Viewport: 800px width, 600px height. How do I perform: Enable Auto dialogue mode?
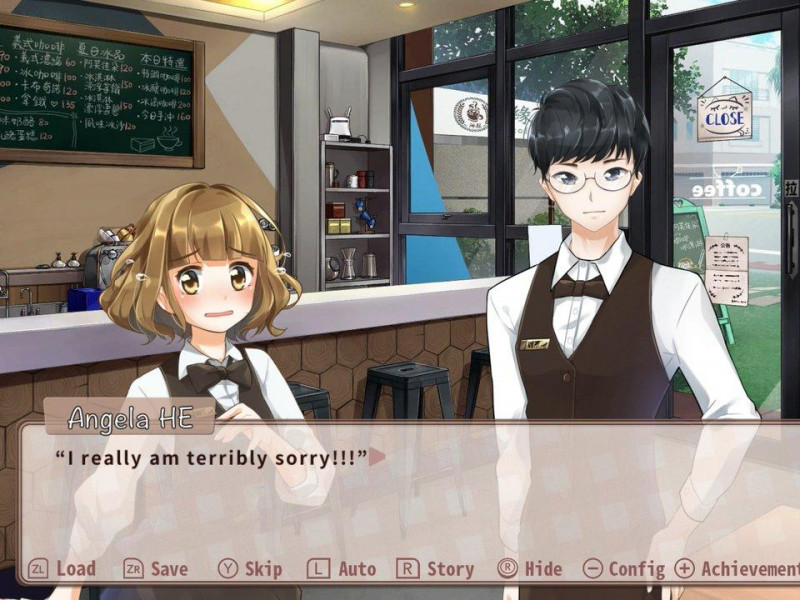(343, 569)
